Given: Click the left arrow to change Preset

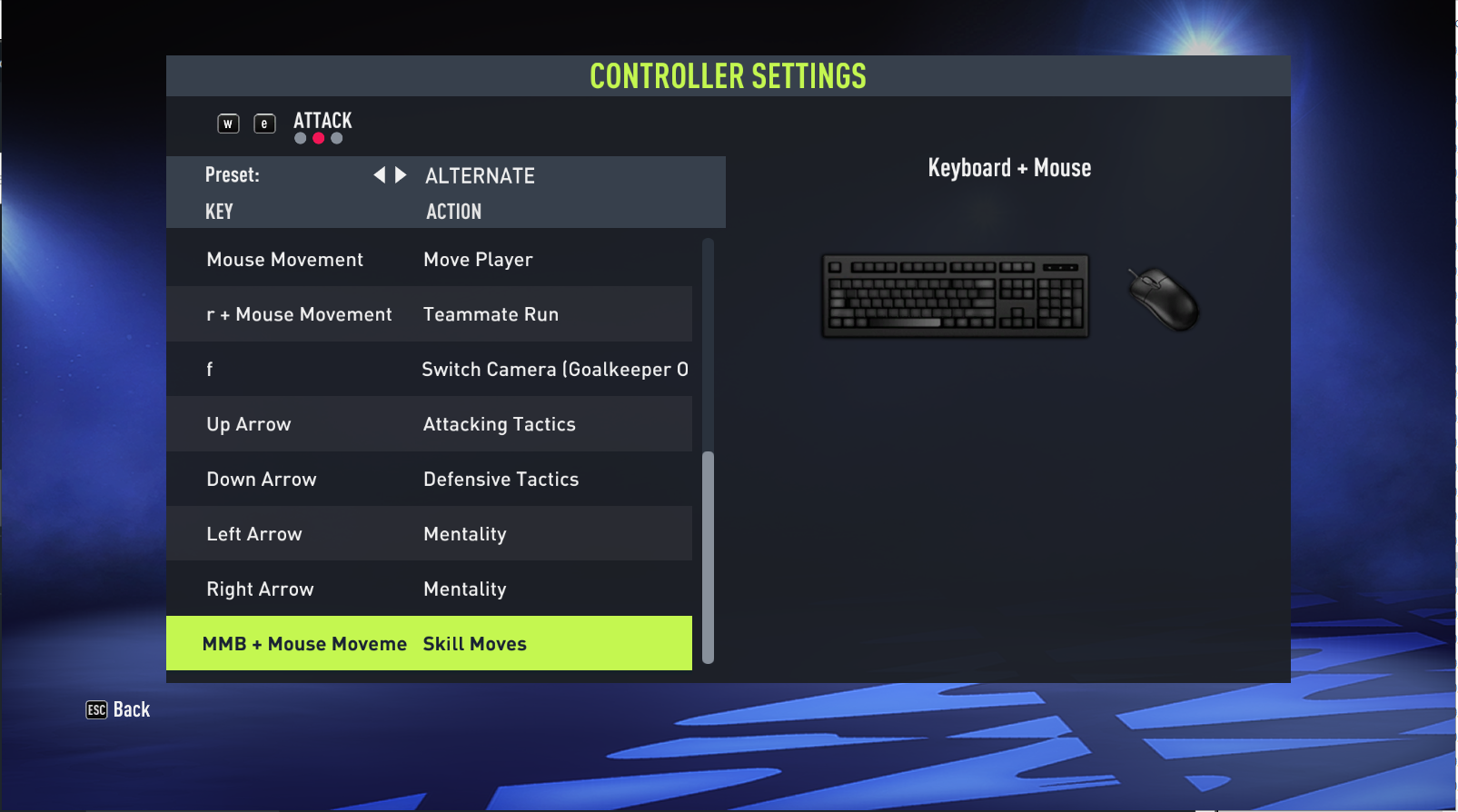Looking at the screenshot, I should (379, 174).
